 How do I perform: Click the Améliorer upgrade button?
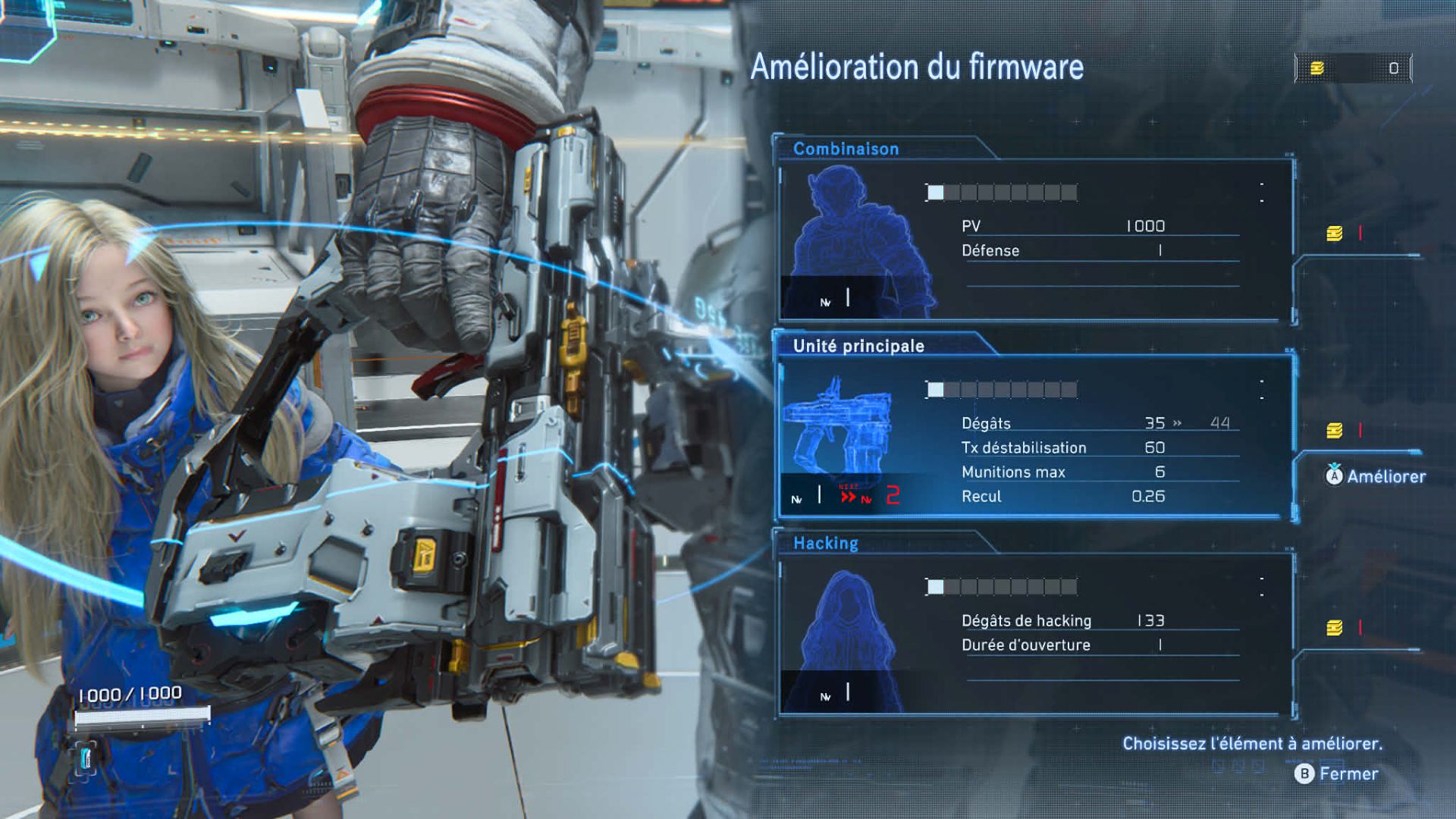(1376, 476)
